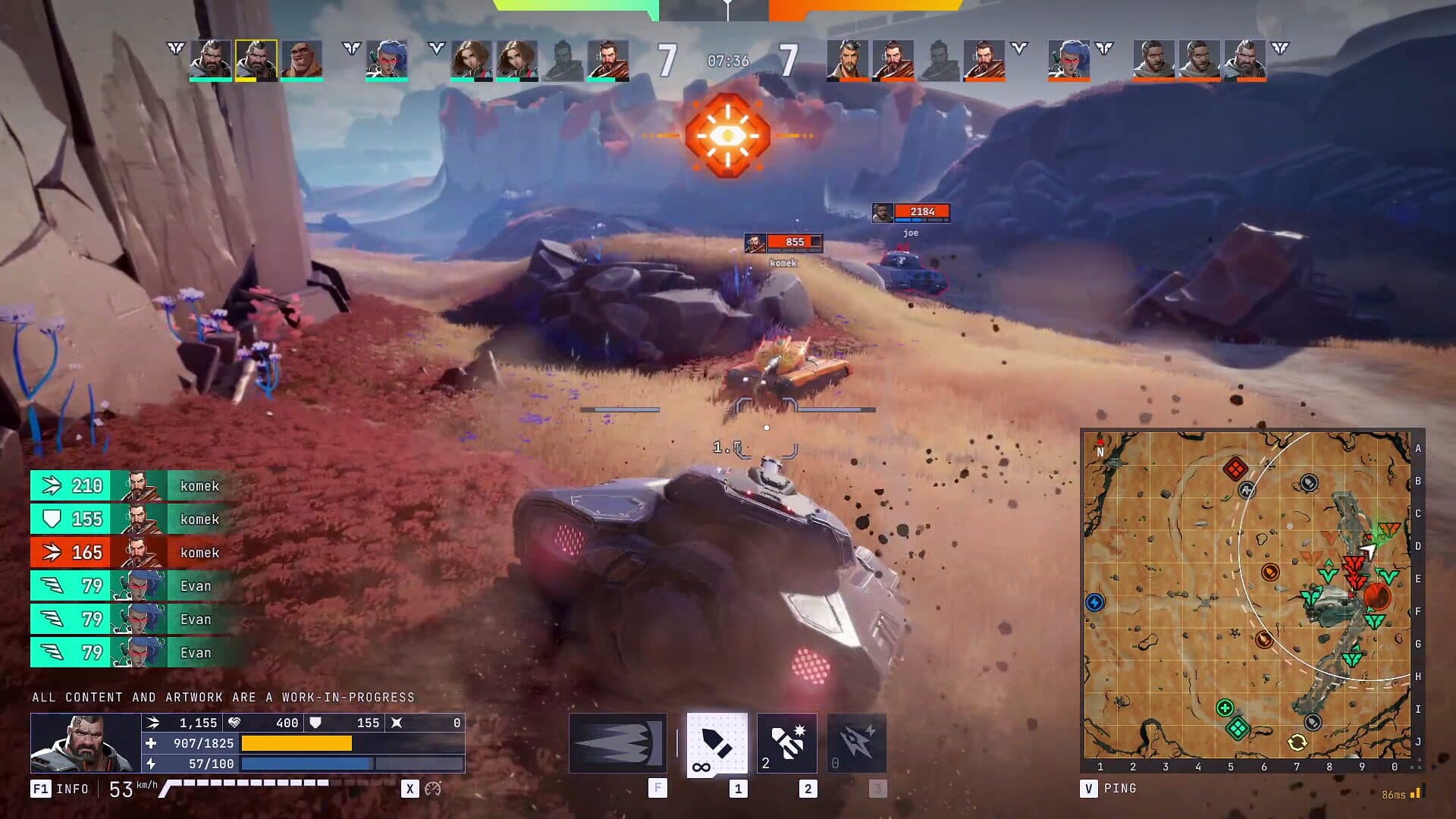Toggle the speedometer display with the X button
Viewport: 1456px width, 819px height.
click(x=410, y=789)
